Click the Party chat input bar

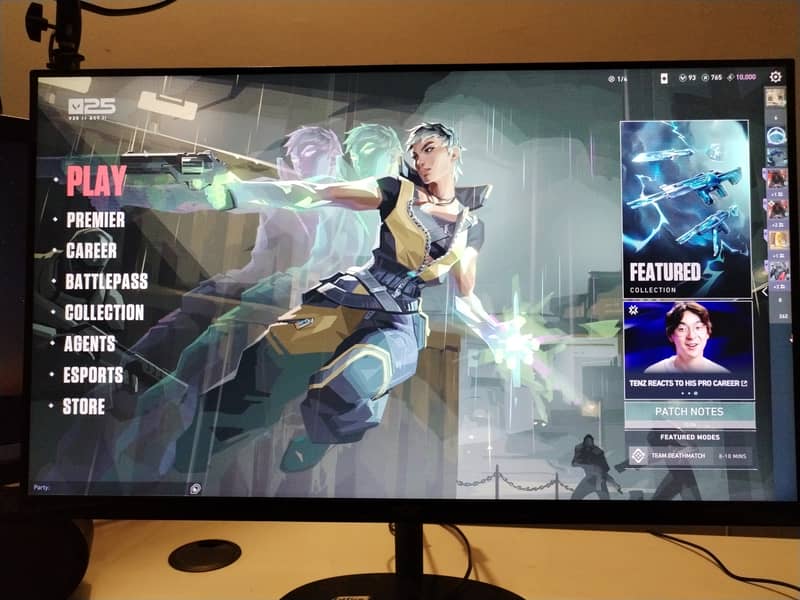110,488
